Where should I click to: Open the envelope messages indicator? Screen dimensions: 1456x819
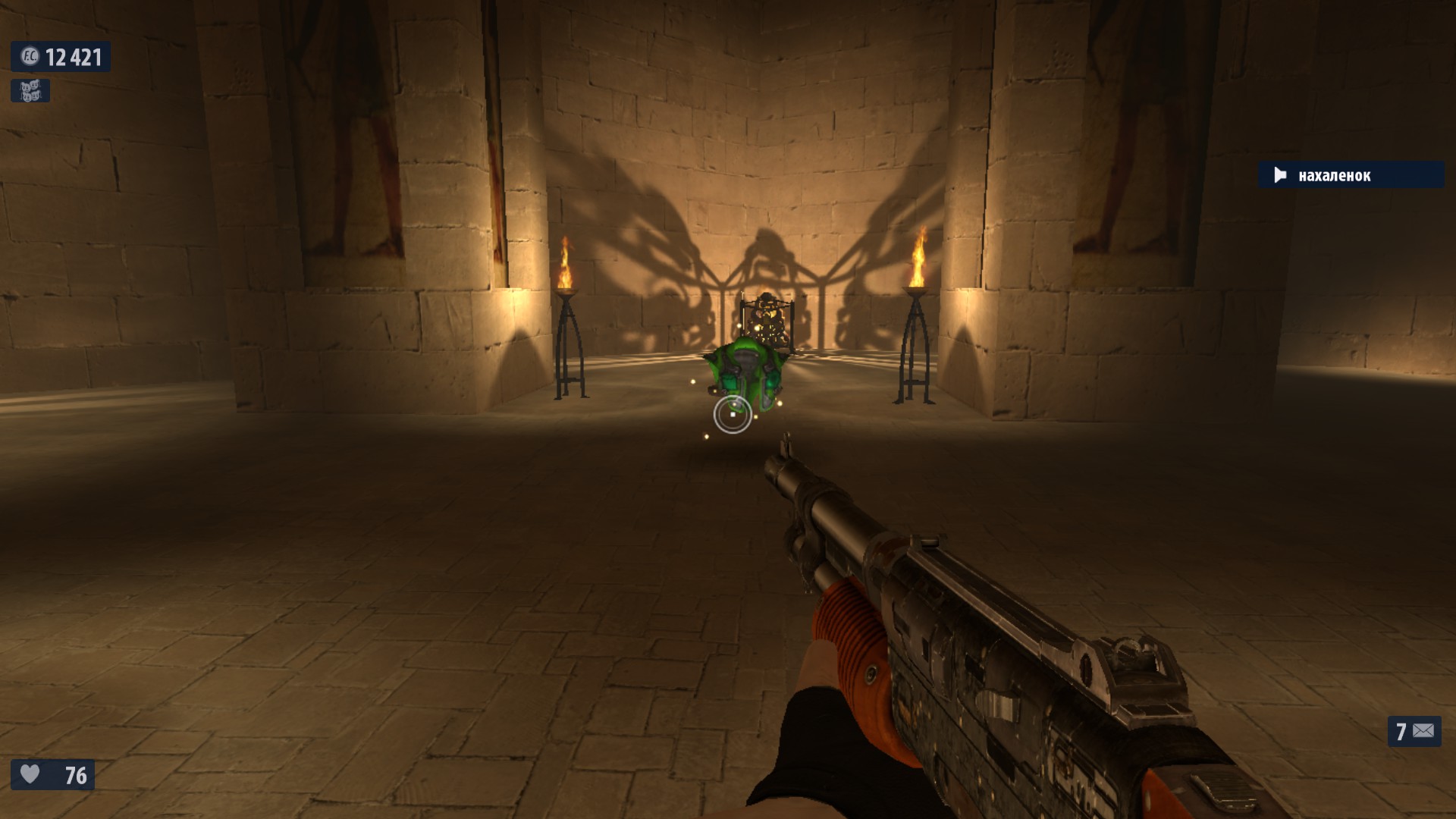coord(1414,731)
